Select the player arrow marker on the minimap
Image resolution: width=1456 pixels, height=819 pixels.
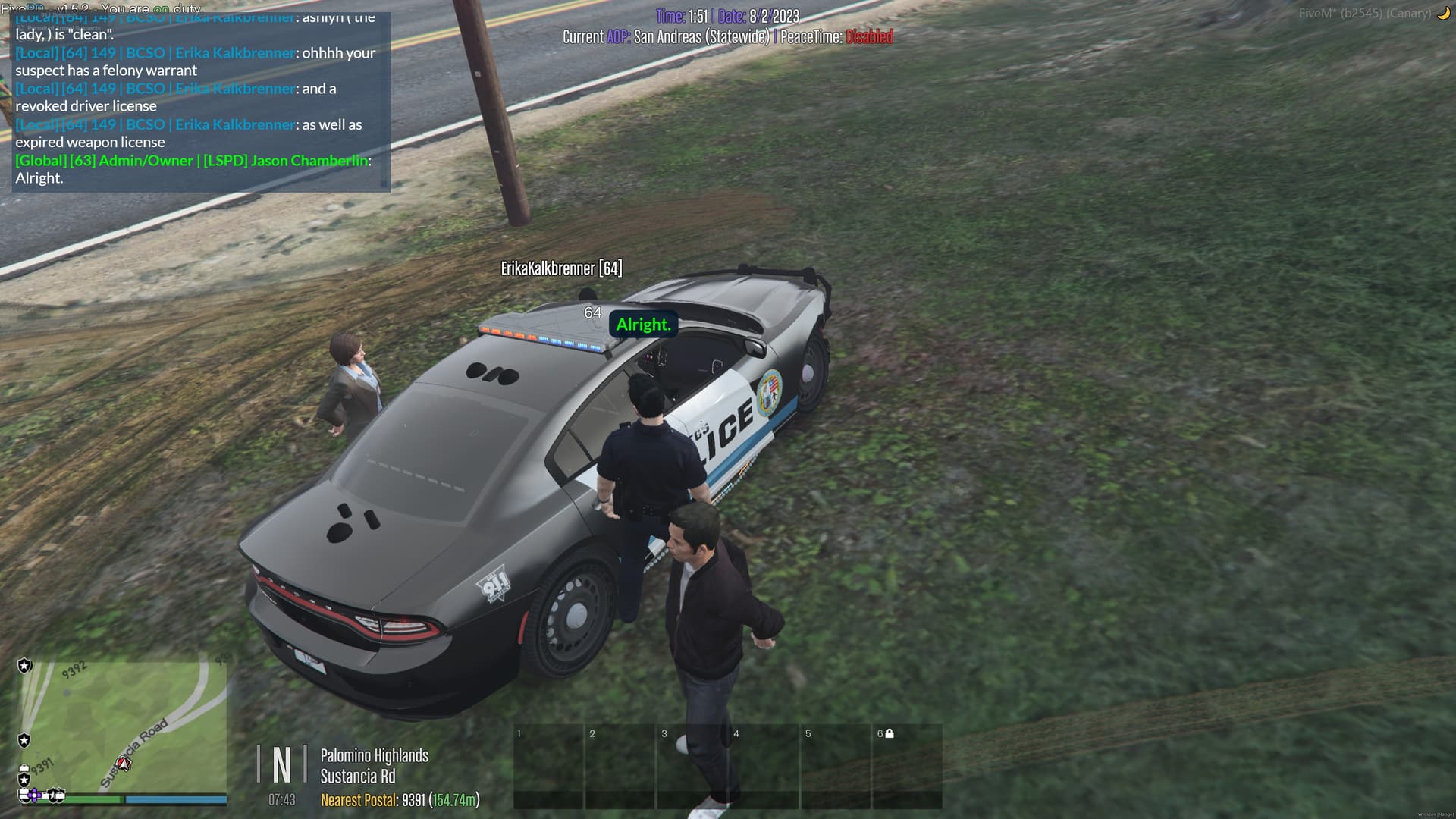(124, 763)
